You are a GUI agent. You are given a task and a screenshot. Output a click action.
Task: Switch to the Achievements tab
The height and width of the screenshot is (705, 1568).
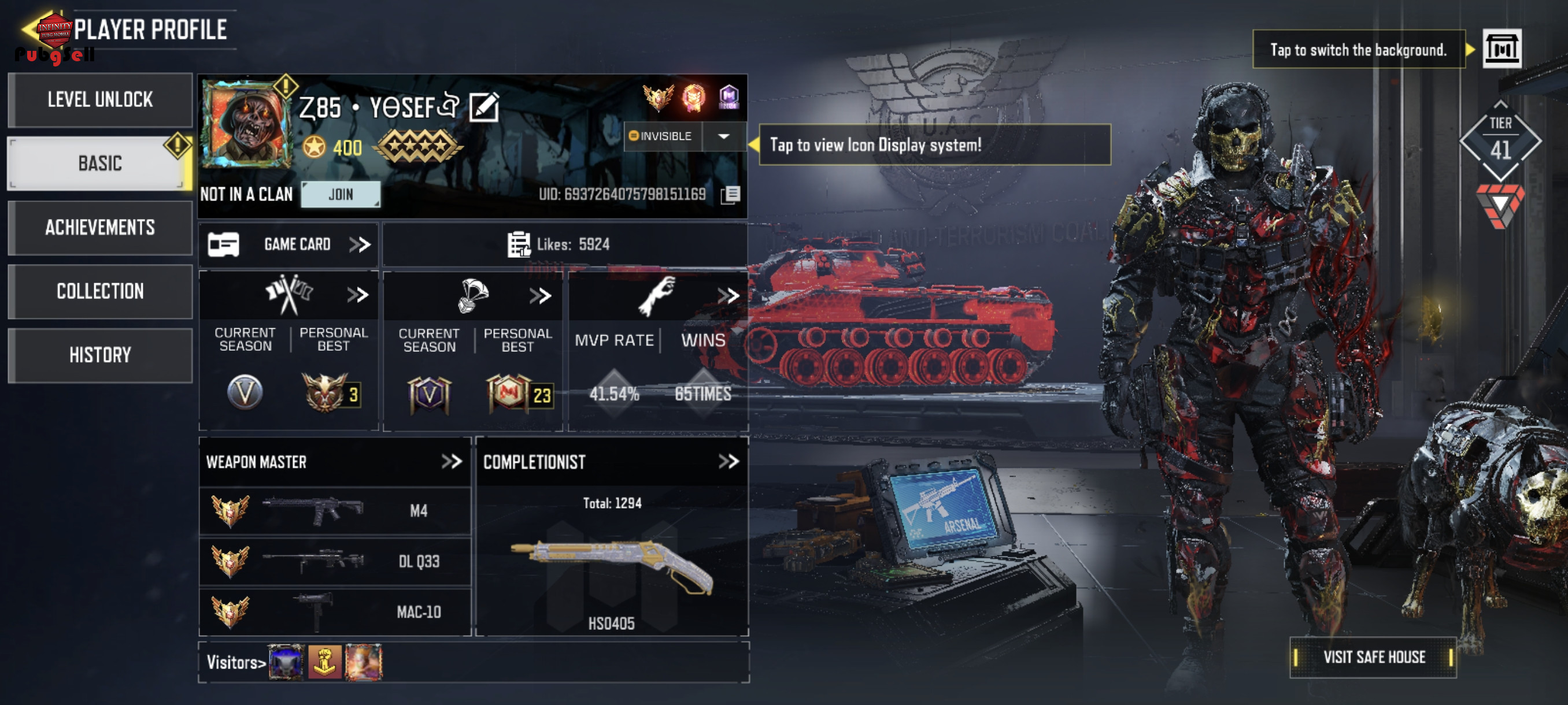(100, 228)
